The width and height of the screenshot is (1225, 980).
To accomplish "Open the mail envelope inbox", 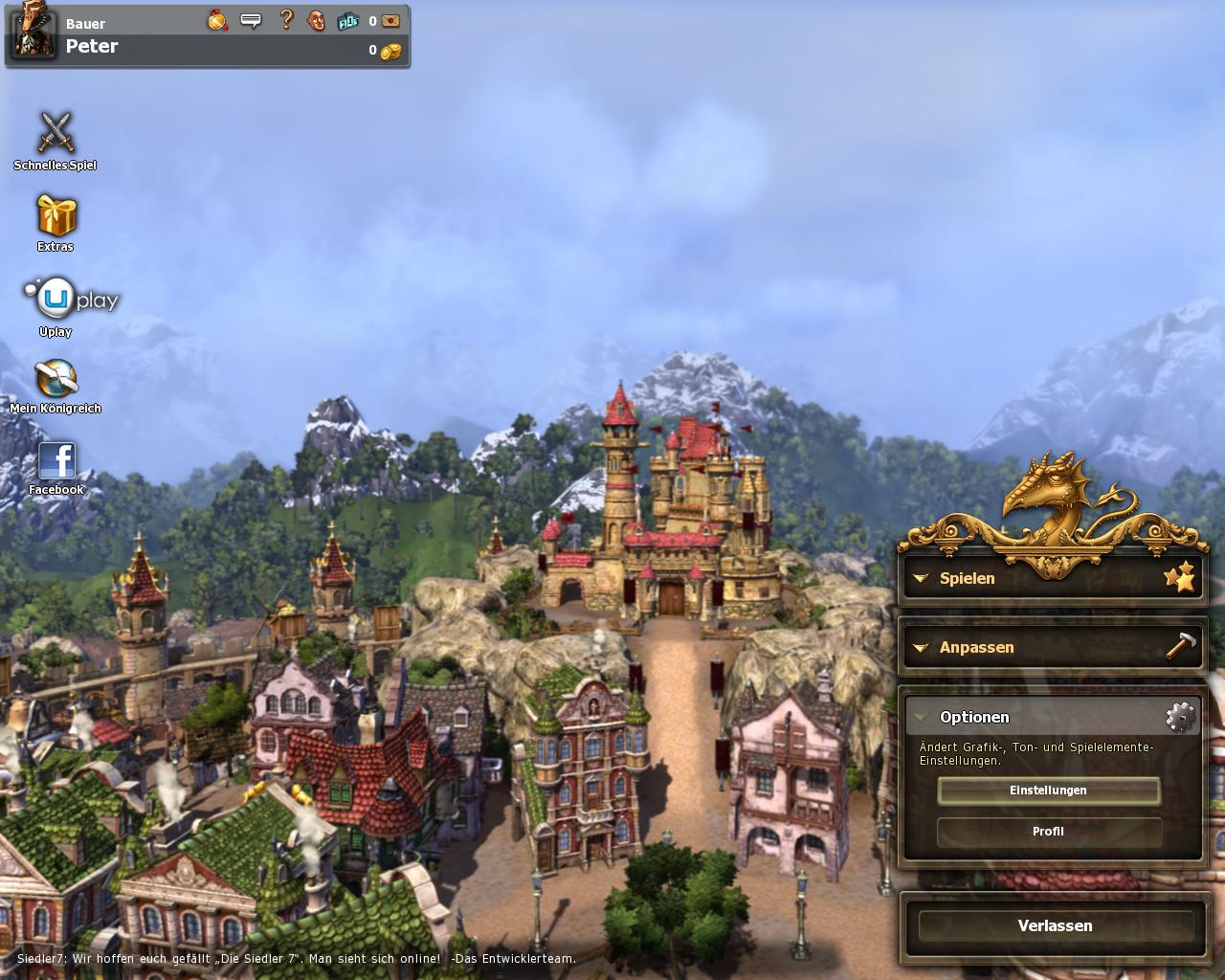I will (x=390, y=21).
